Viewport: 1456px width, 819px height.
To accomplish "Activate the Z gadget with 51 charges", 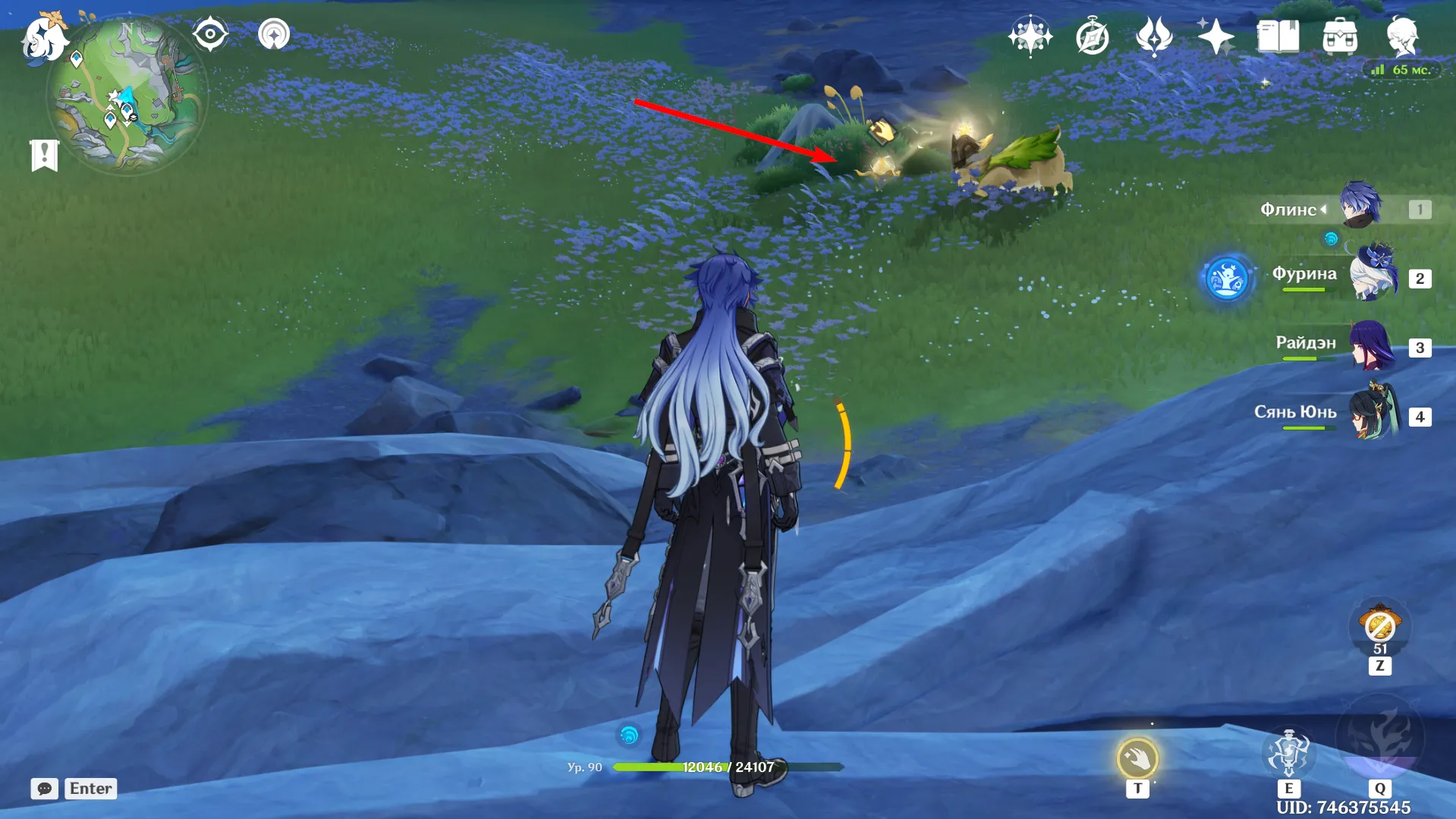I will [x=1381, y=627].
